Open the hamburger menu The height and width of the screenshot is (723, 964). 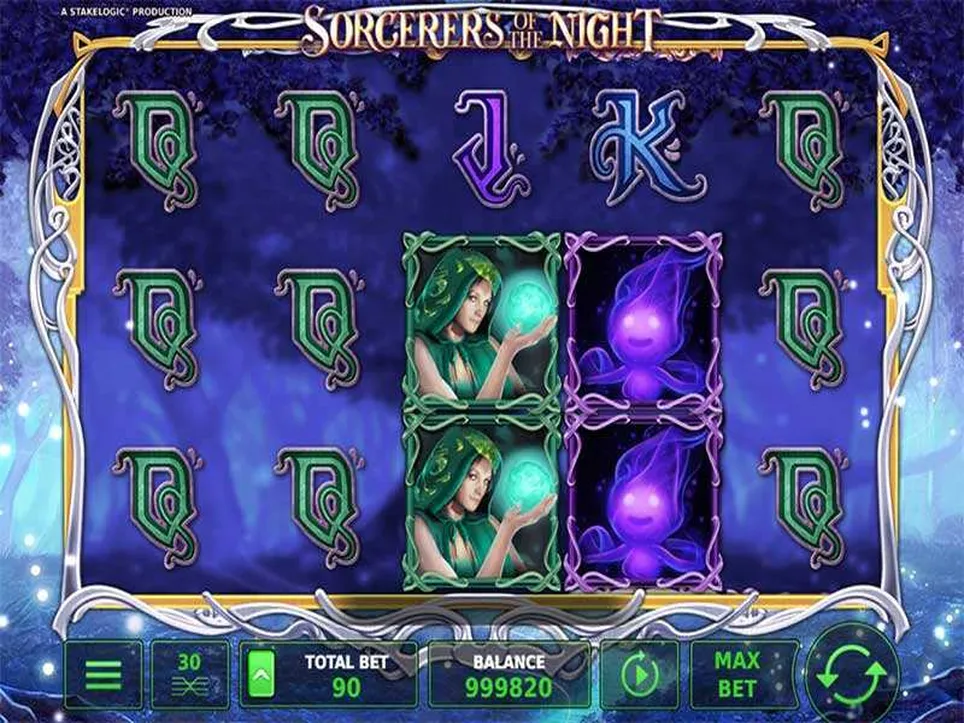(104, 675)
